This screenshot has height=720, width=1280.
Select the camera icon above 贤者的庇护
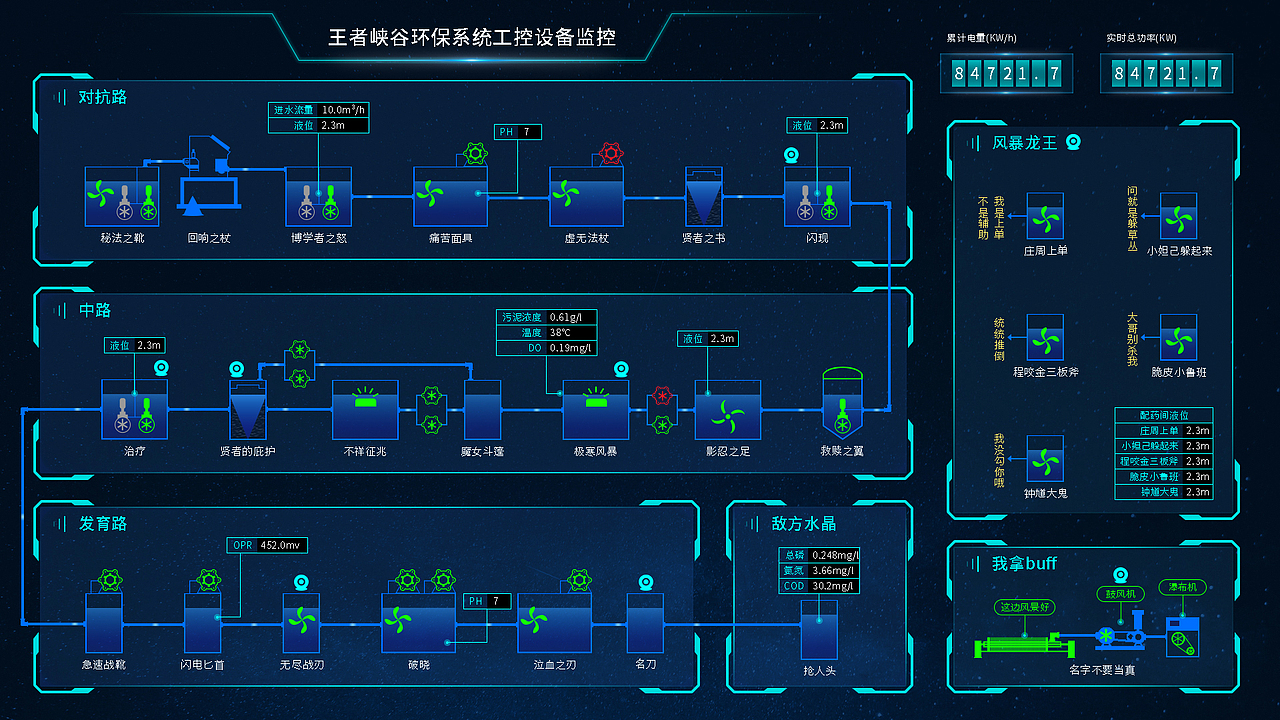click(x=238, y=369)
